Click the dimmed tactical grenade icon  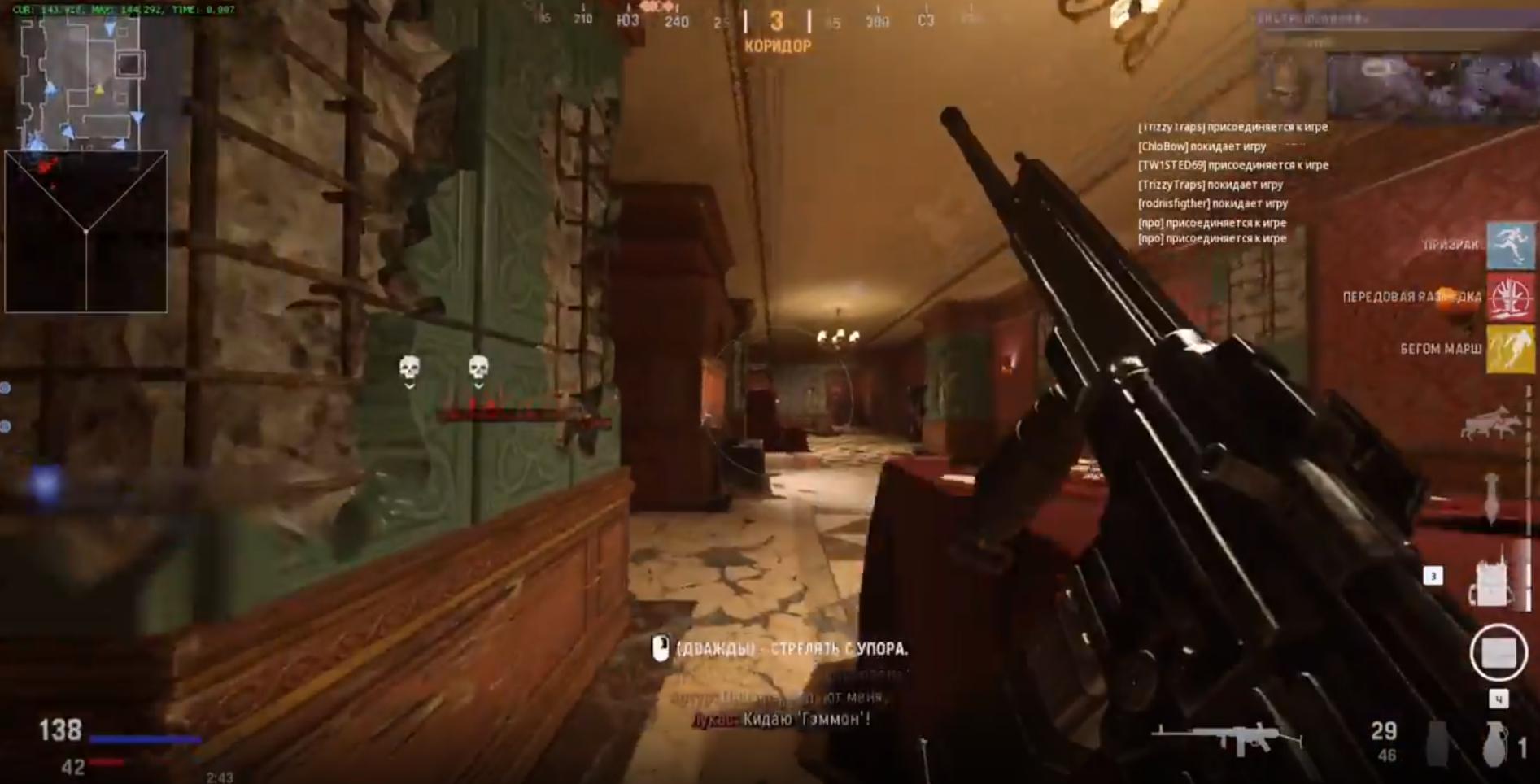coord(1437,743)
